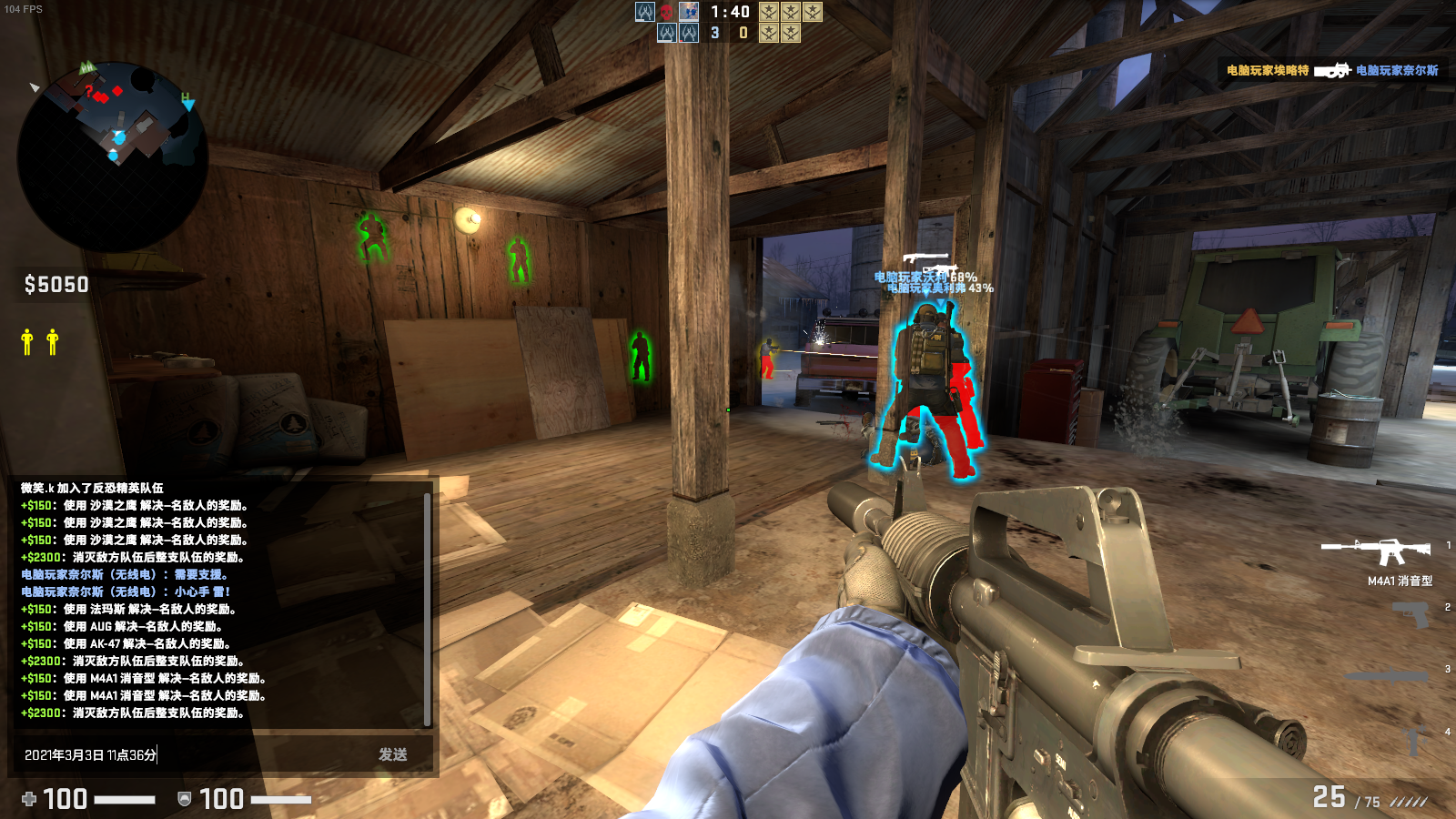Choose the knife weapon slot
Screen dimensions: 1456x819
coord(1387,676)
